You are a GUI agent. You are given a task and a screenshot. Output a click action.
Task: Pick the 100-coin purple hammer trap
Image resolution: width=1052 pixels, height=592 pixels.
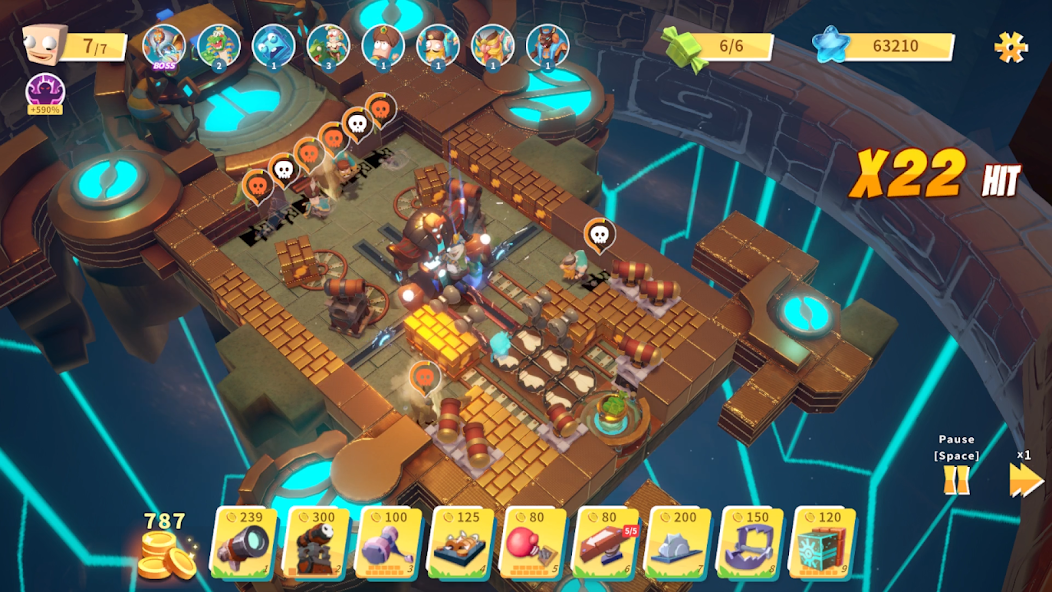pyautogui.click(x=388, y=543)
